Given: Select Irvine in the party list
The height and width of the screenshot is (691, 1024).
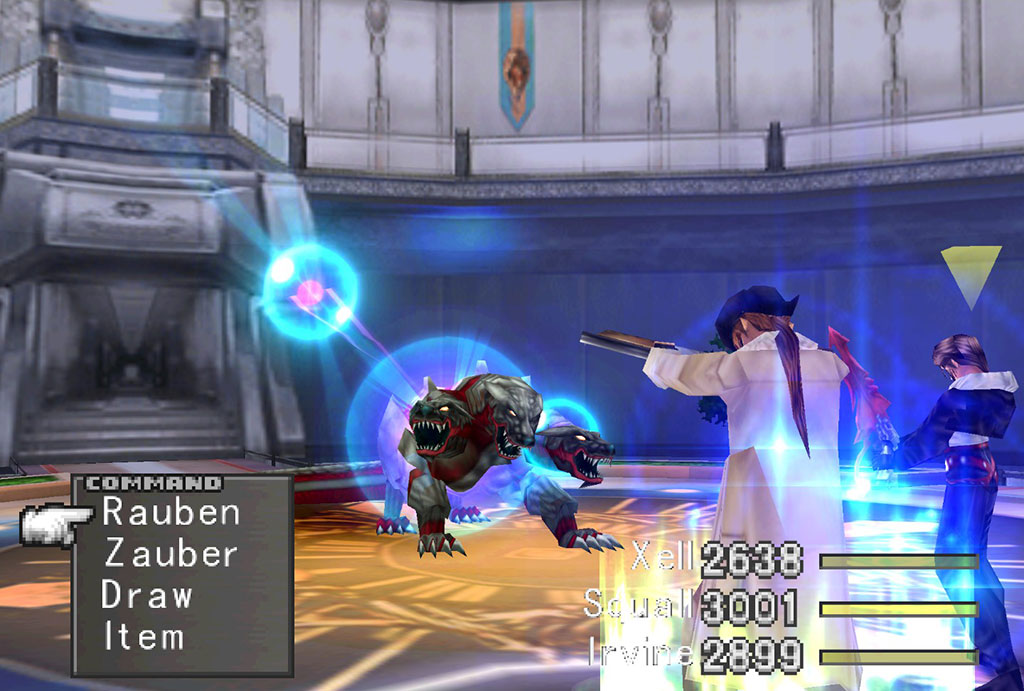Looking at the screenshot, I should click(x=641, y=653).
